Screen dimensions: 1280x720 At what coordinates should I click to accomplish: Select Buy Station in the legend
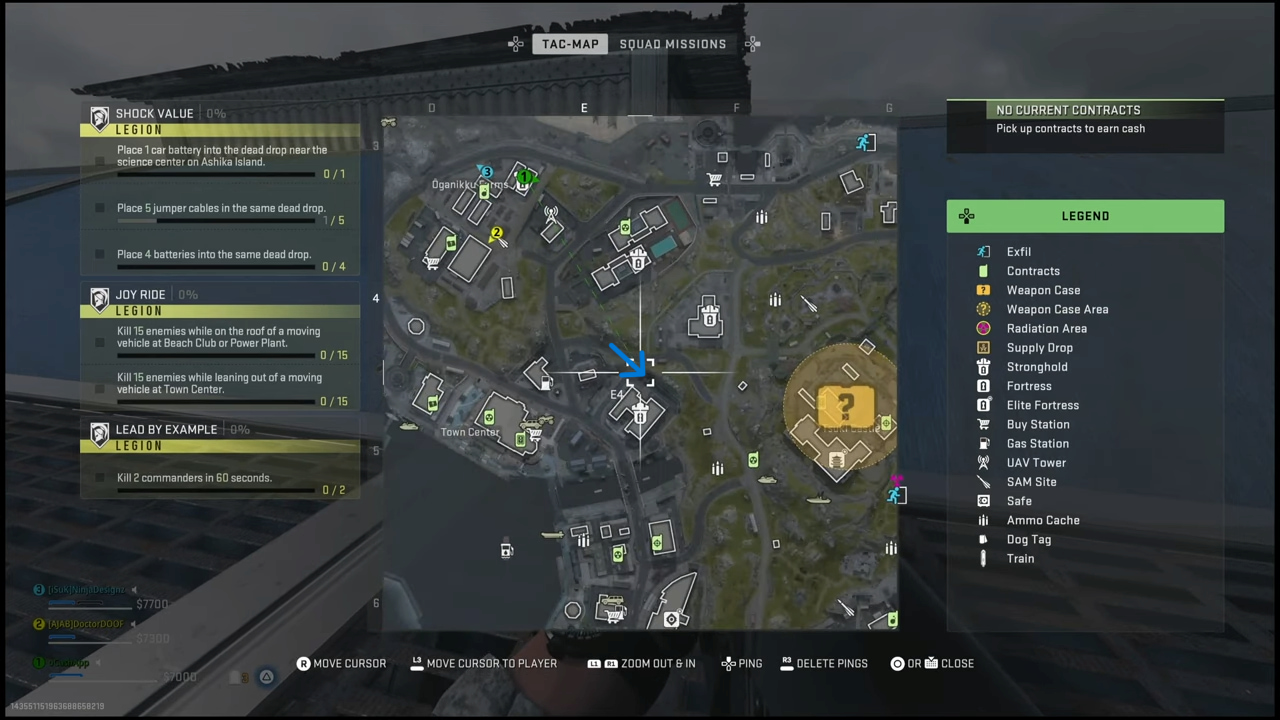[1037, 424]
